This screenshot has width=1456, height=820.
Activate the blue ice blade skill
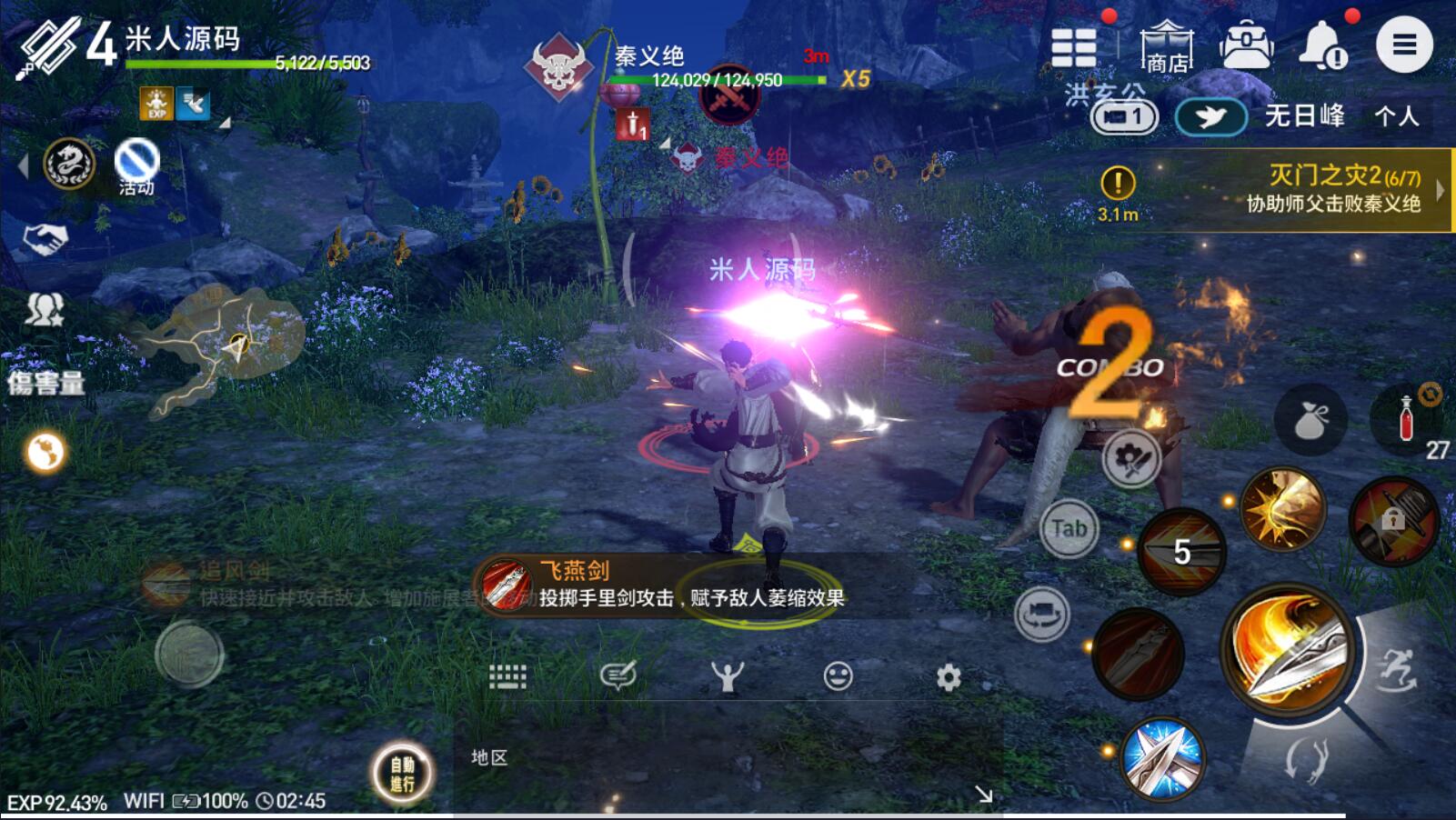(1162, 757)
